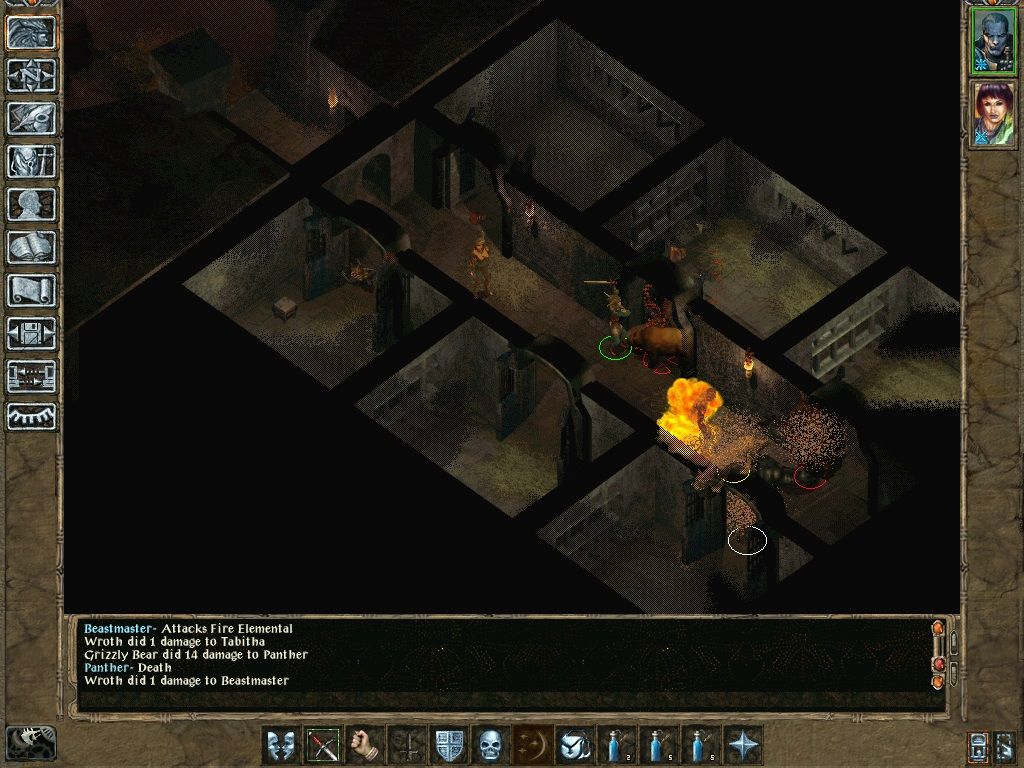Image resolution: width=1024 pixels, height=768 pixels.
Task: Toggle the game clock pause button
Action: point(31,743)
